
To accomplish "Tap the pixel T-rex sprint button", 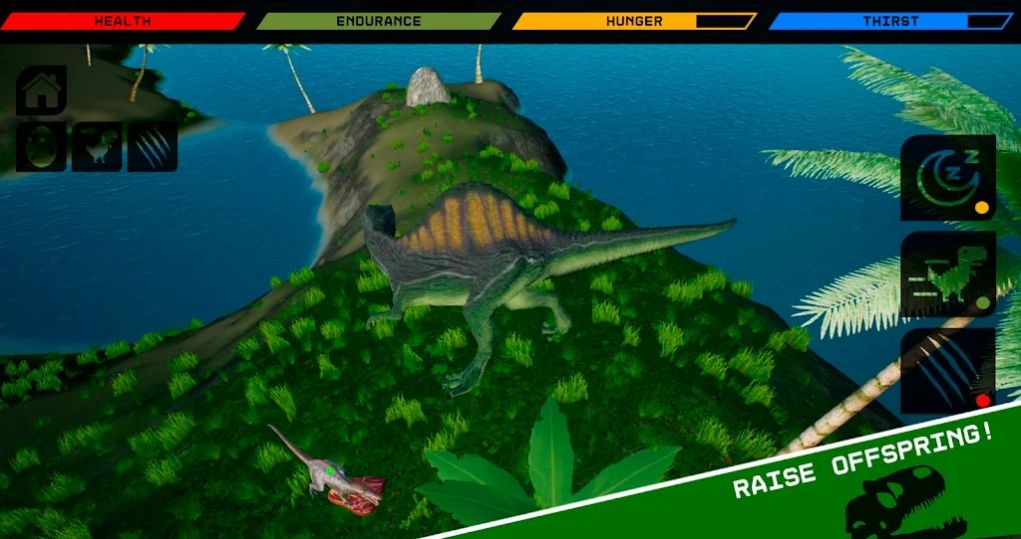I will click(x=947, y=274).
